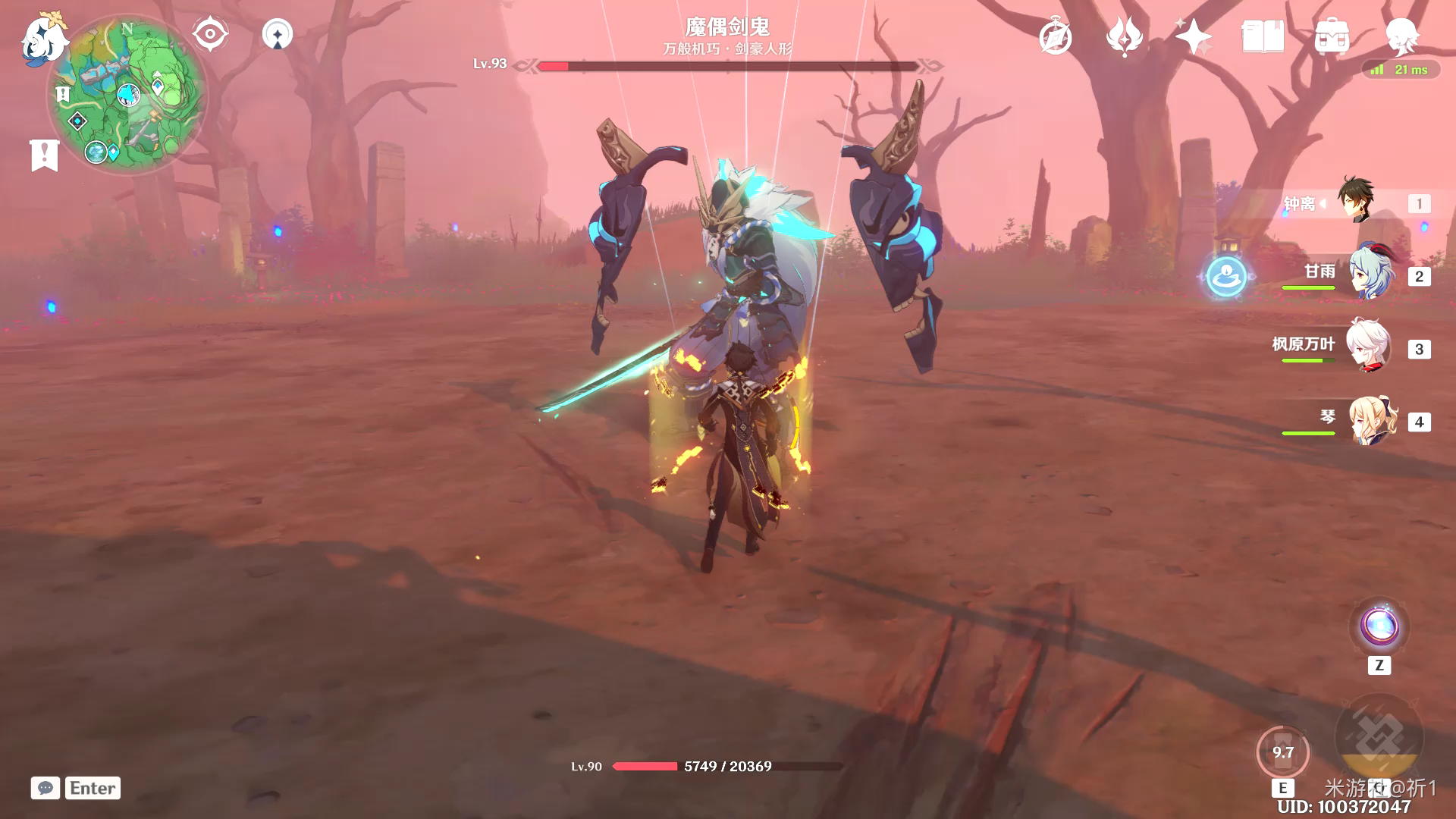The width and height of the screenshot is (1456, 819).
Task: Open the Adventurer Handbook book icon
Action: tap(1262, 37)
